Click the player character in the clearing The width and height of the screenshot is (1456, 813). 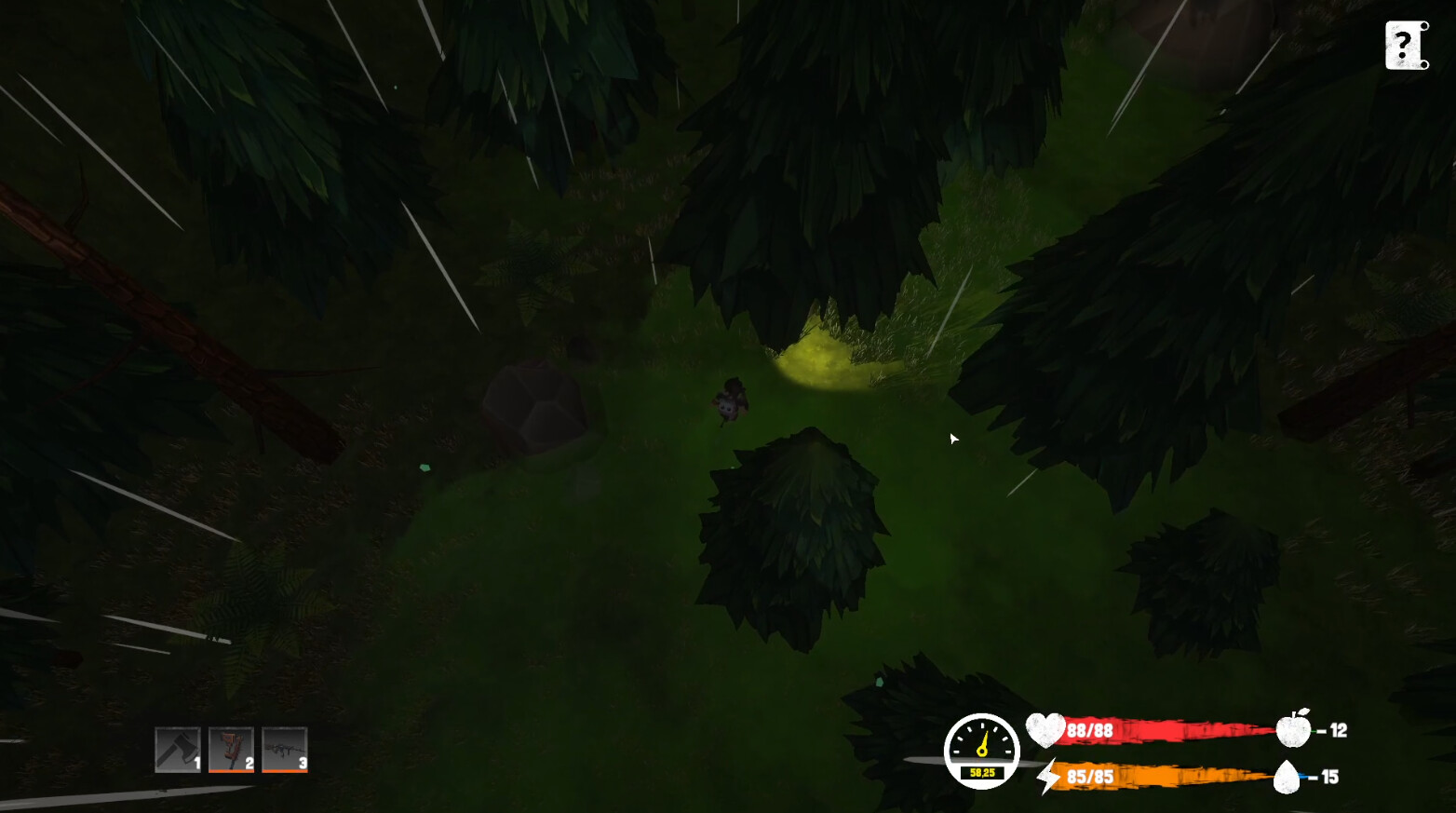[731, 402]
